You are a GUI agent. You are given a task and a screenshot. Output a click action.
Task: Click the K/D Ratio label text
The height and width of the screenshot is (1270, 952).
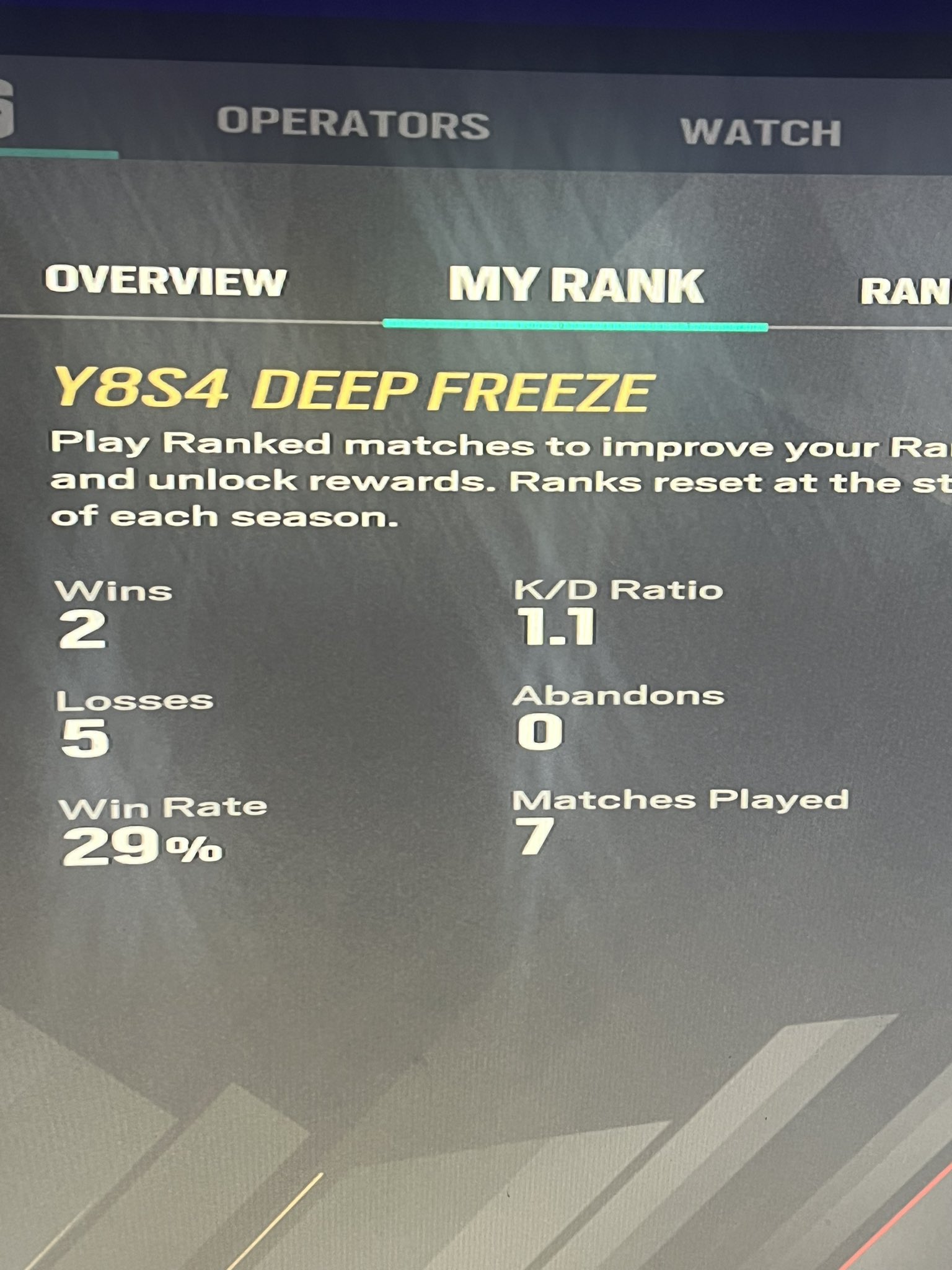coord(617,591)
